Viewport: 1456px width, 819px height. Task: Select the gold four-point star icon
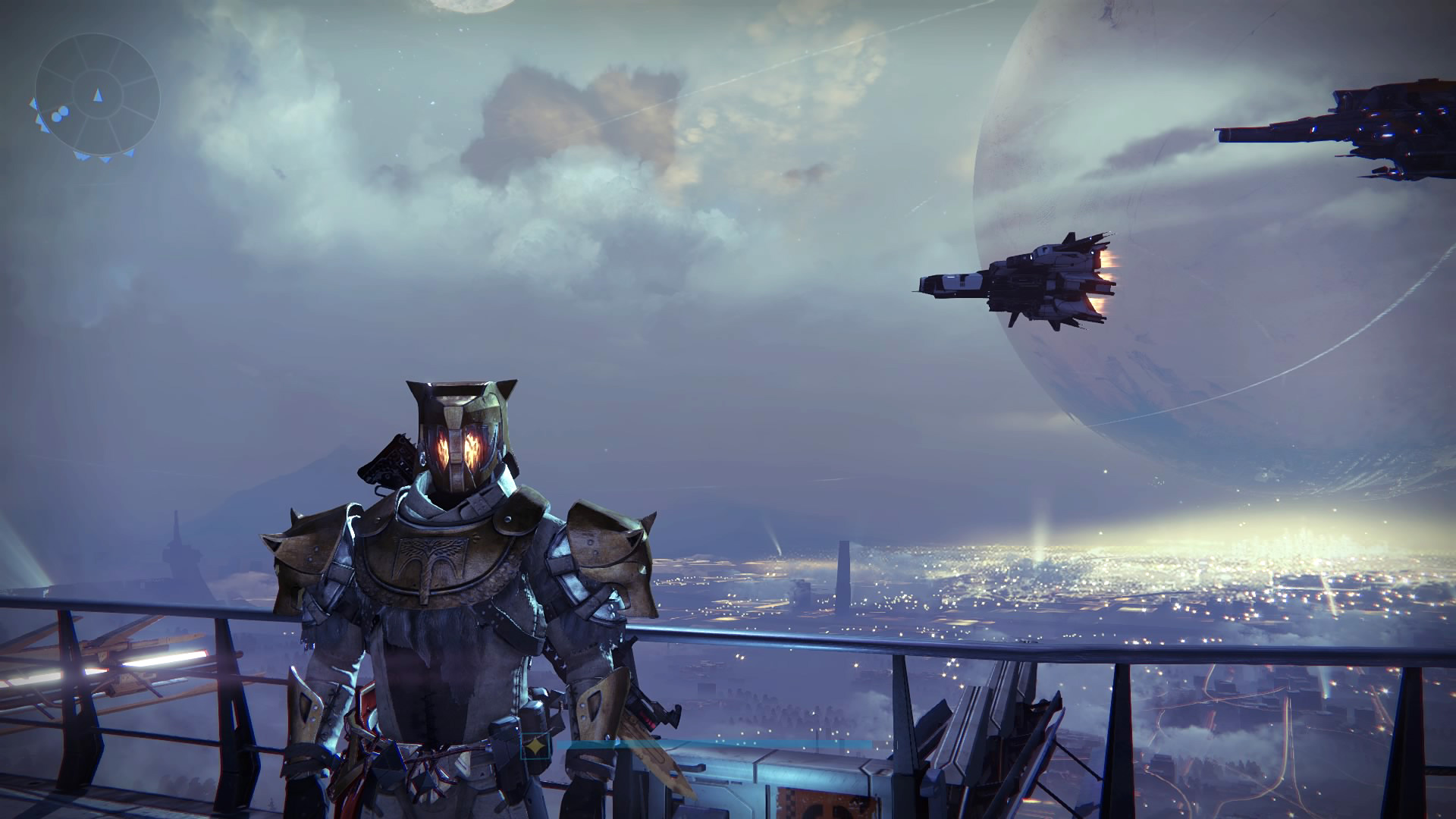[x=538, y=746]
